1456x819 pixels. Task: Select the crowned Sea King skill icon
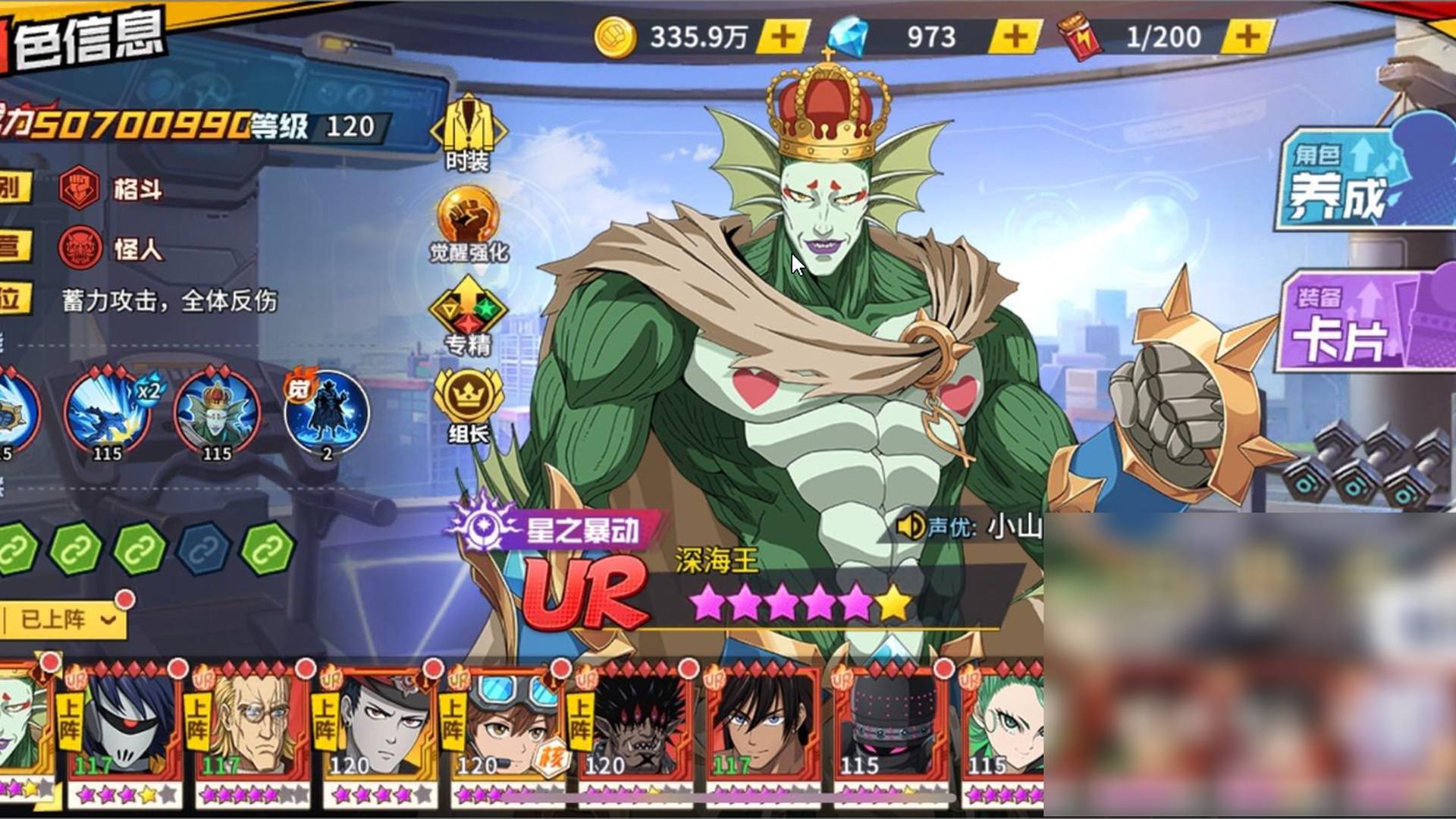click(x=217, y=413)
